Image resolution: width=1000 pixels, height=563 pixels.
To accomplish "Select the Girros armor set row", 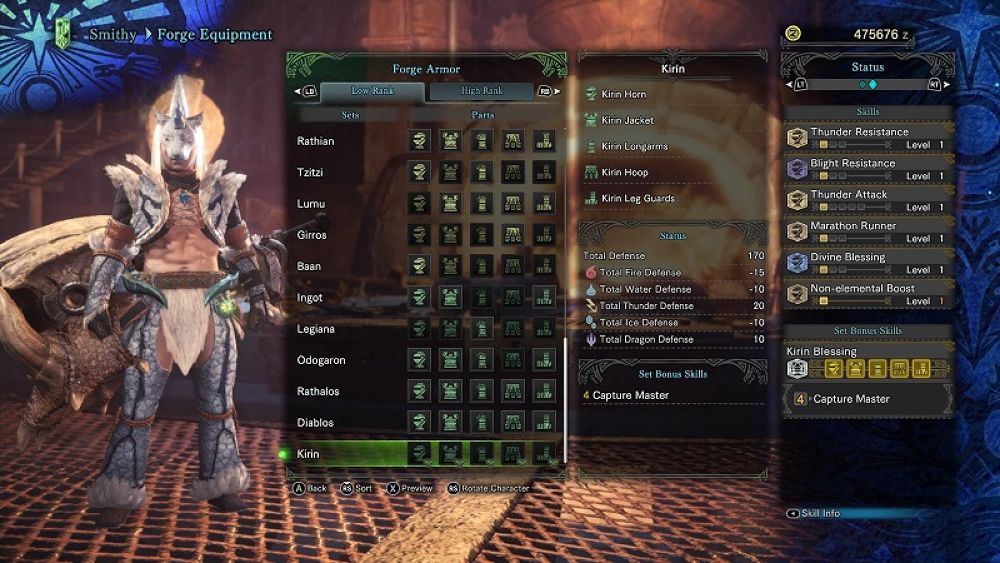I will (313, 235).
